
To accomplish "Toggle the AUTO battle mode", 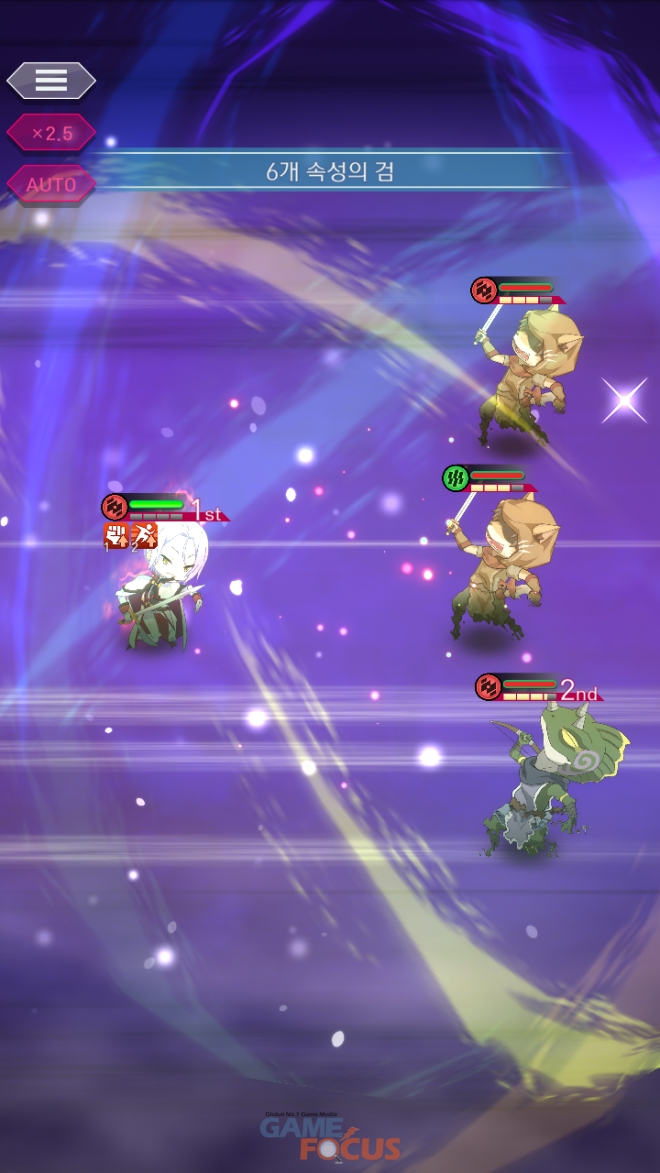I will [x=51, y=185].
